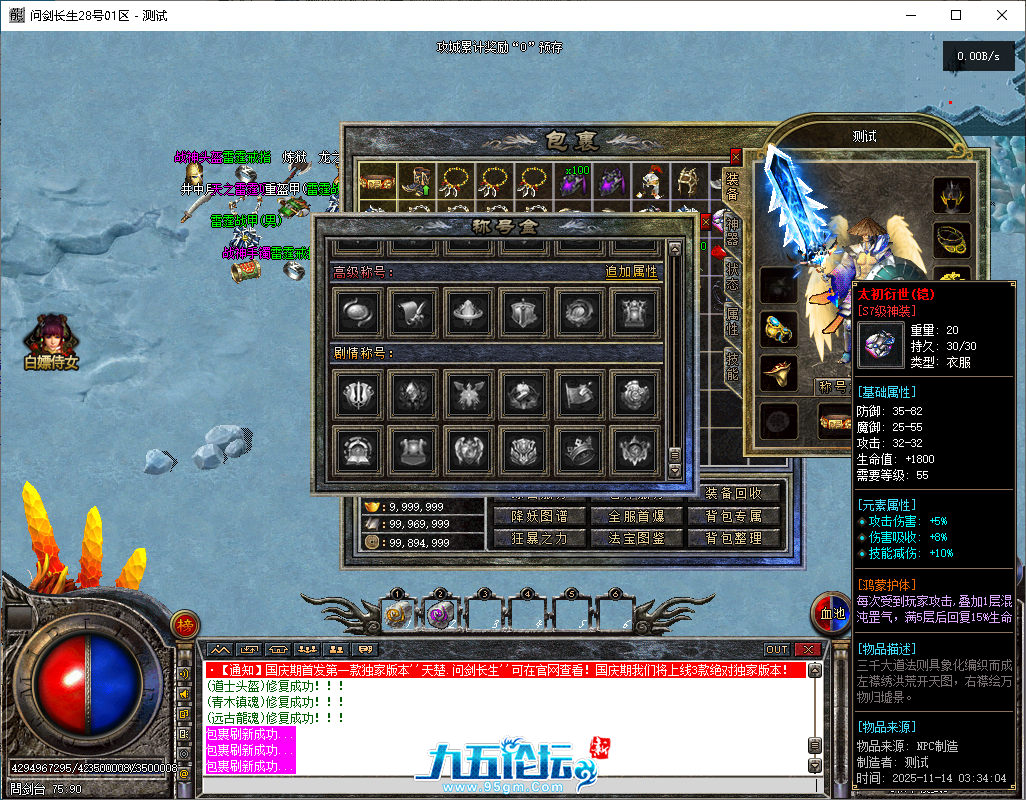Activate the 狂暴之力 button
The height and width of the screenshot is (800, 1026).
(x=539, y=538)
